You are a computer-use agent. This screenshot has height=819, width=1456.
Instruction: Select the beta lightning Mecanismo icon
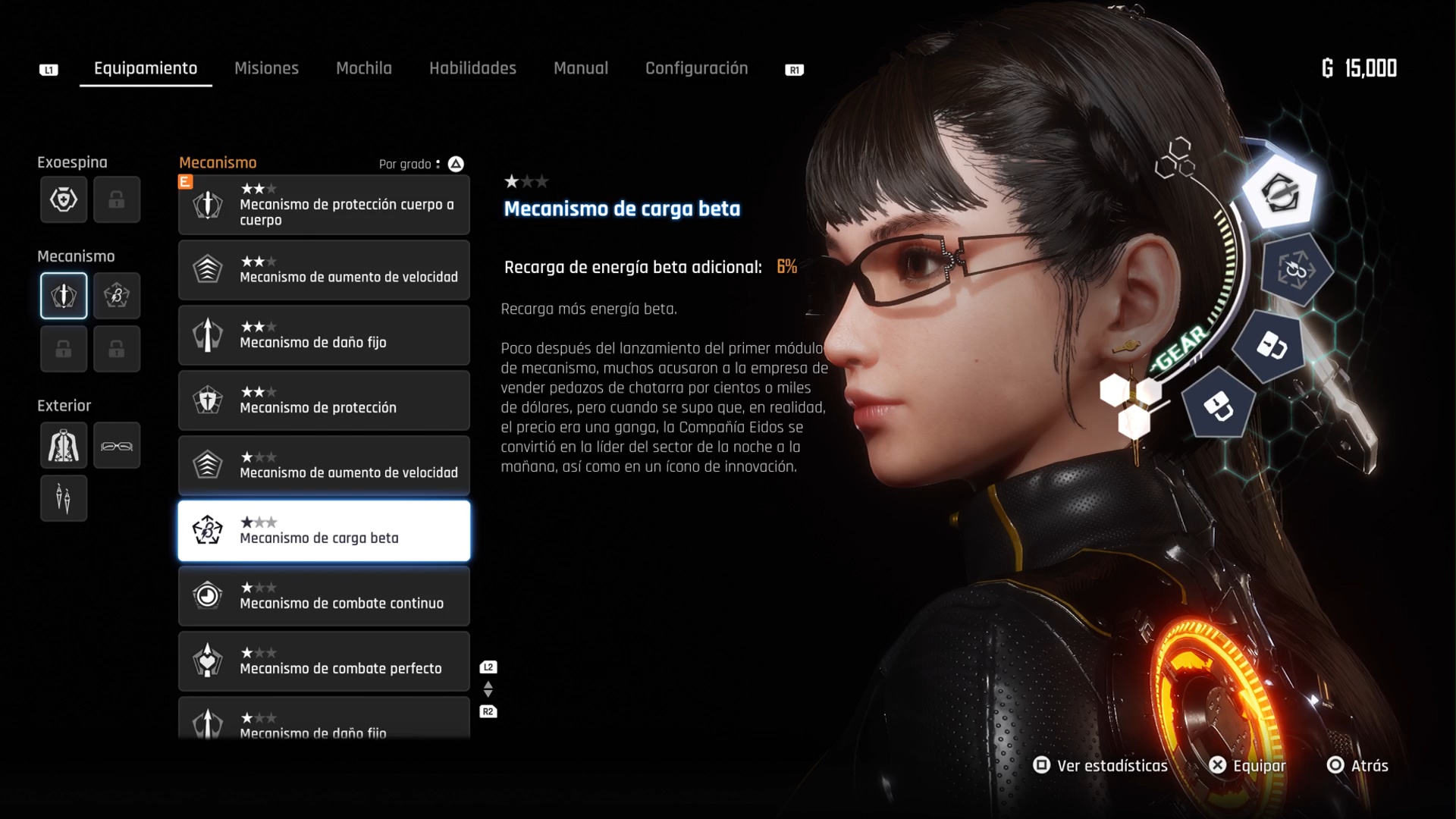[x=117, y=296]
